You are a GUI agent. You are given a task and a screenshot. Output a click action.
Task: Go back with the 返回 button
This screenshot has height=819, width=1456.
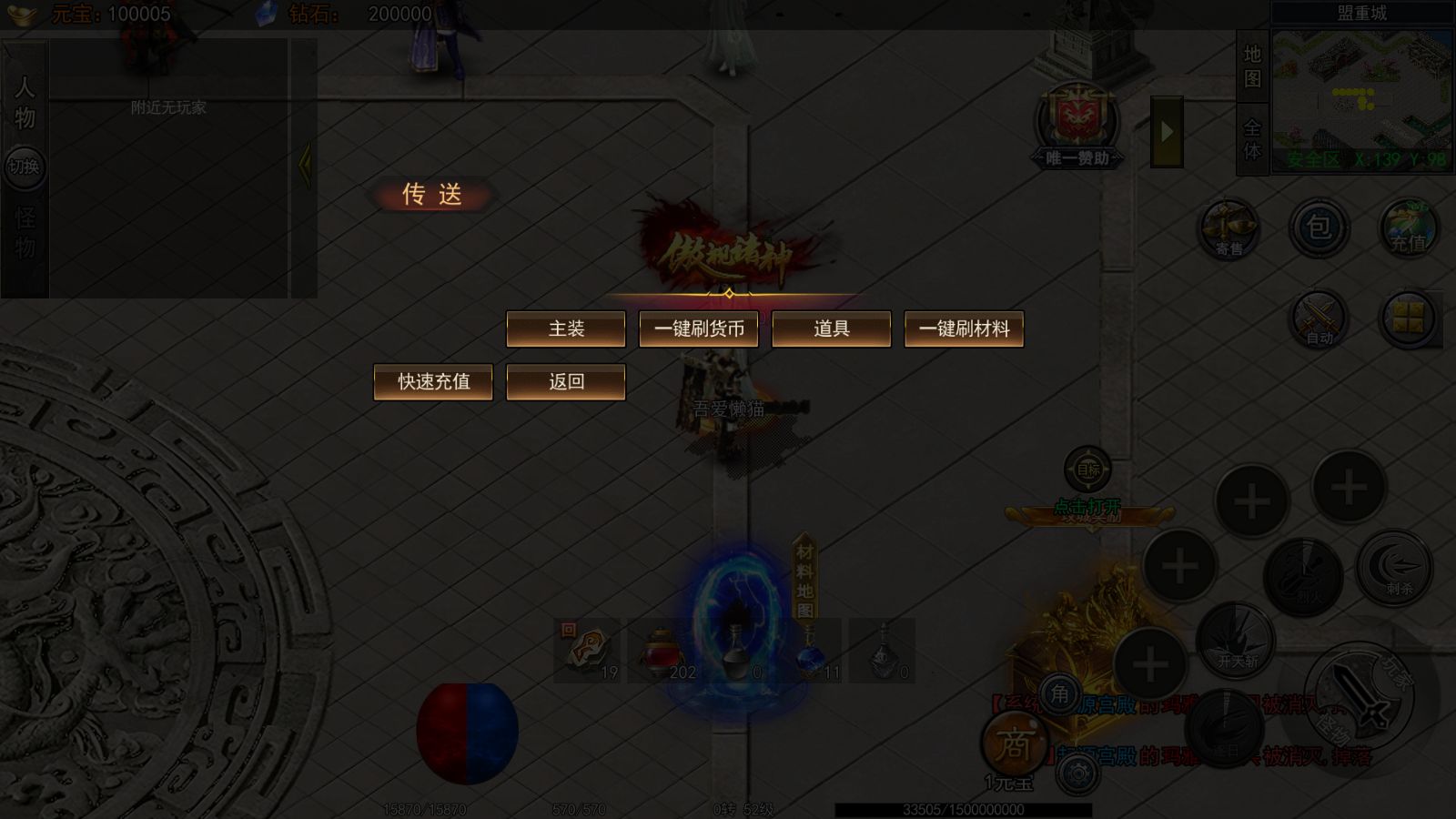[566, 381]
